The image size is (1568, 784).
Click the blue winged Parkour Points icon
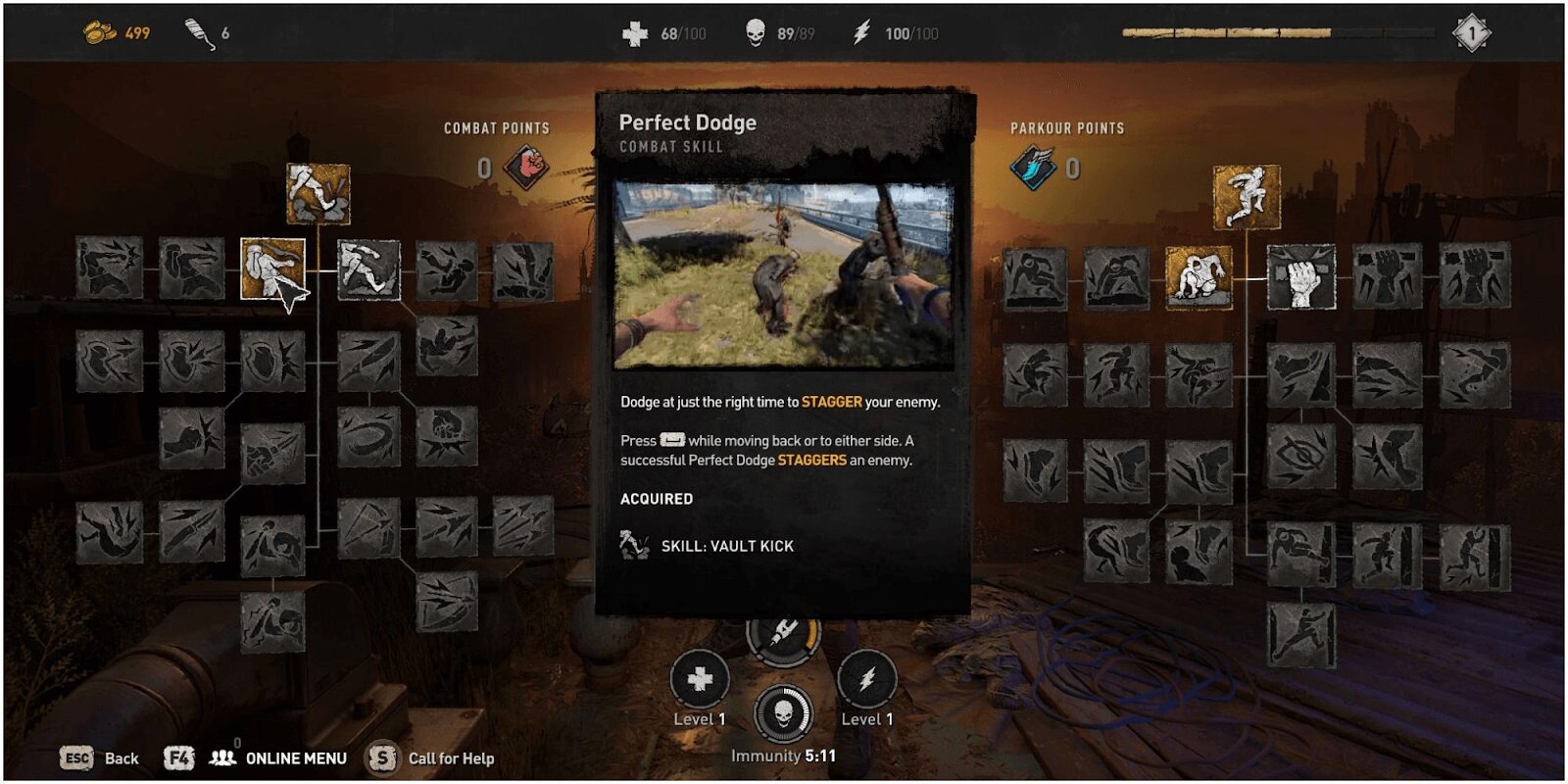[1032, 168]
